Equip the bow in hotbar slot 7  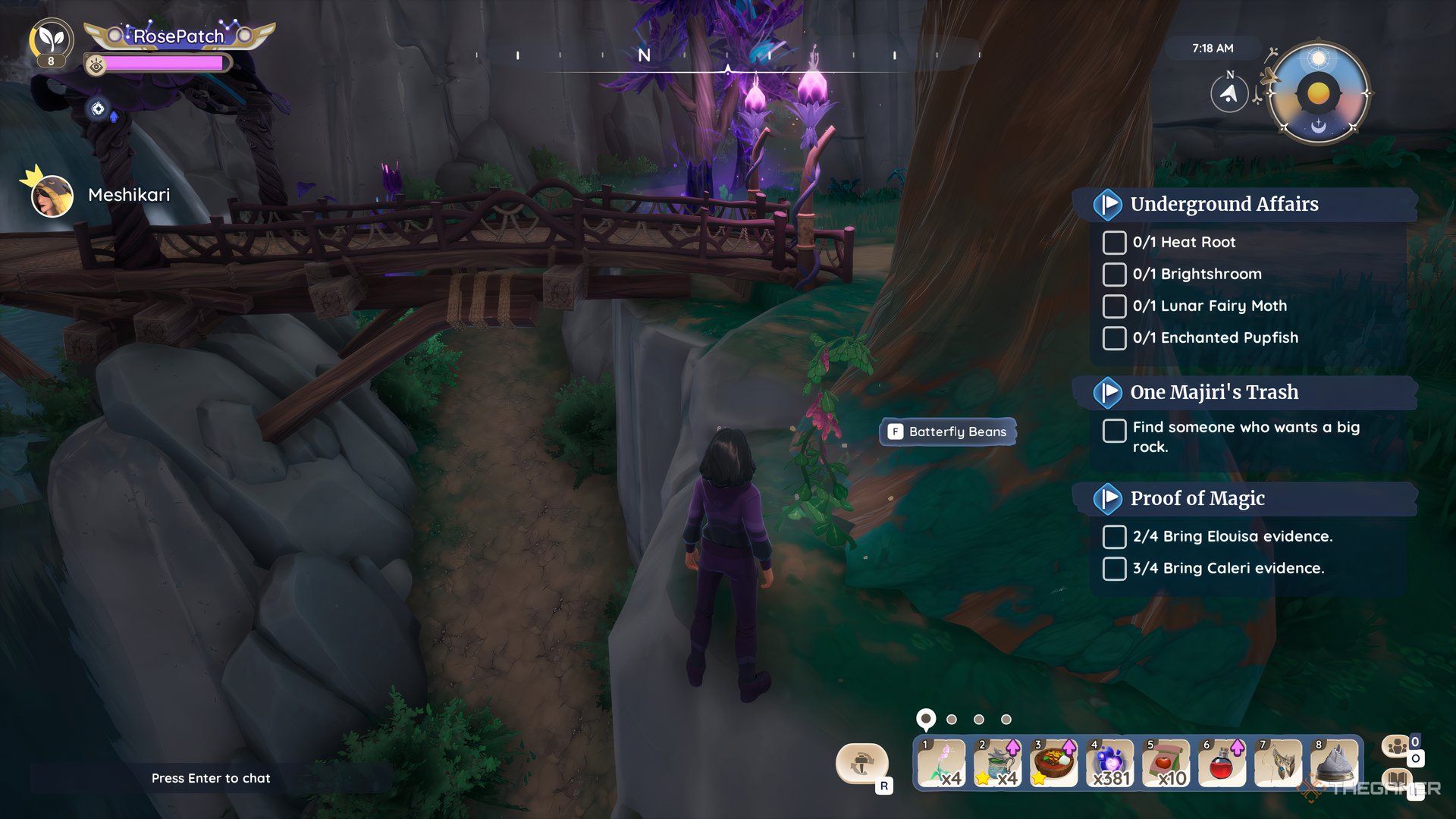1278,764
